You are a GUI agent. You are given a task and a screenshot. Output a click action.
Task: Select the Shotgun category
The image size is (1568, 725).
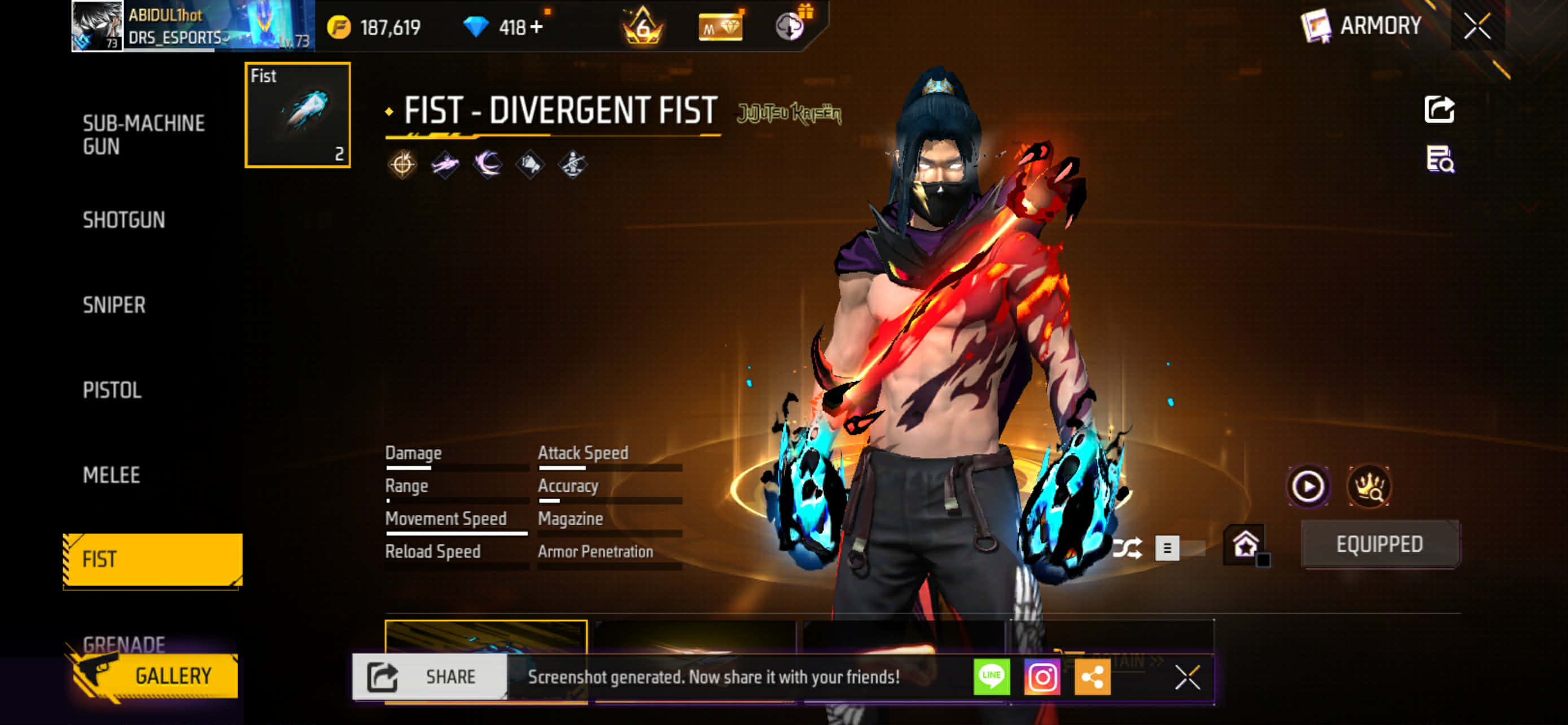[124, 220]
